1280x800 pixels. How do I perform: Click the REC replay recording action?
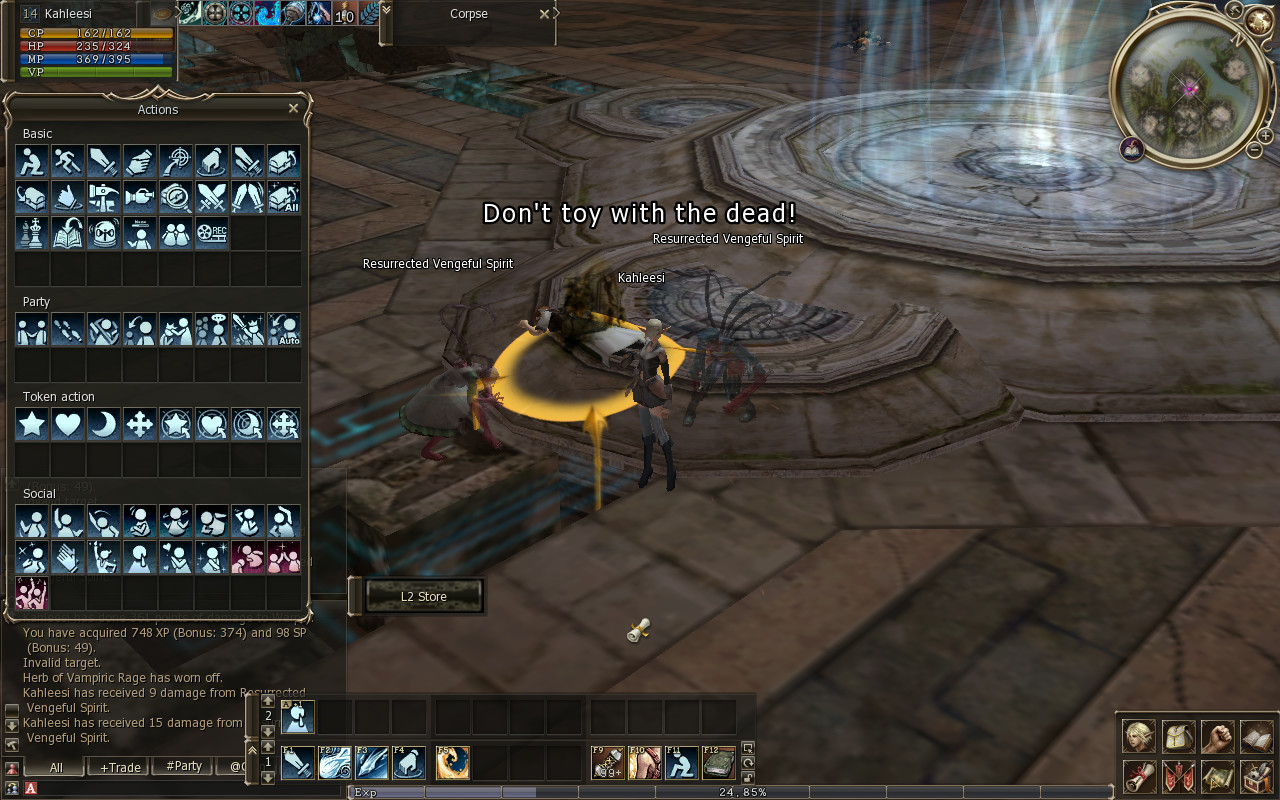212,233
